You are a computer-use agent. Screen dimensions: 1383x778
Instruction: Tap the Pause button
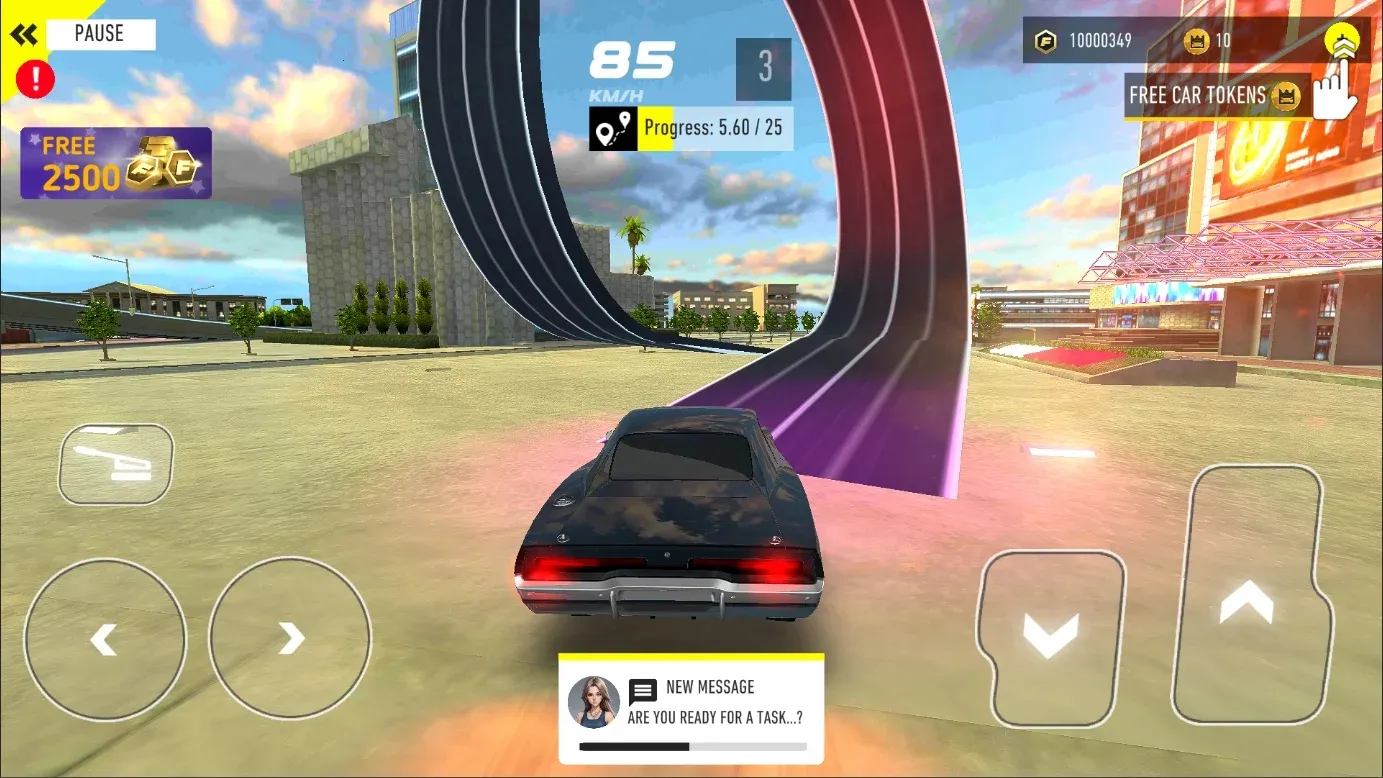coord(97,33)
